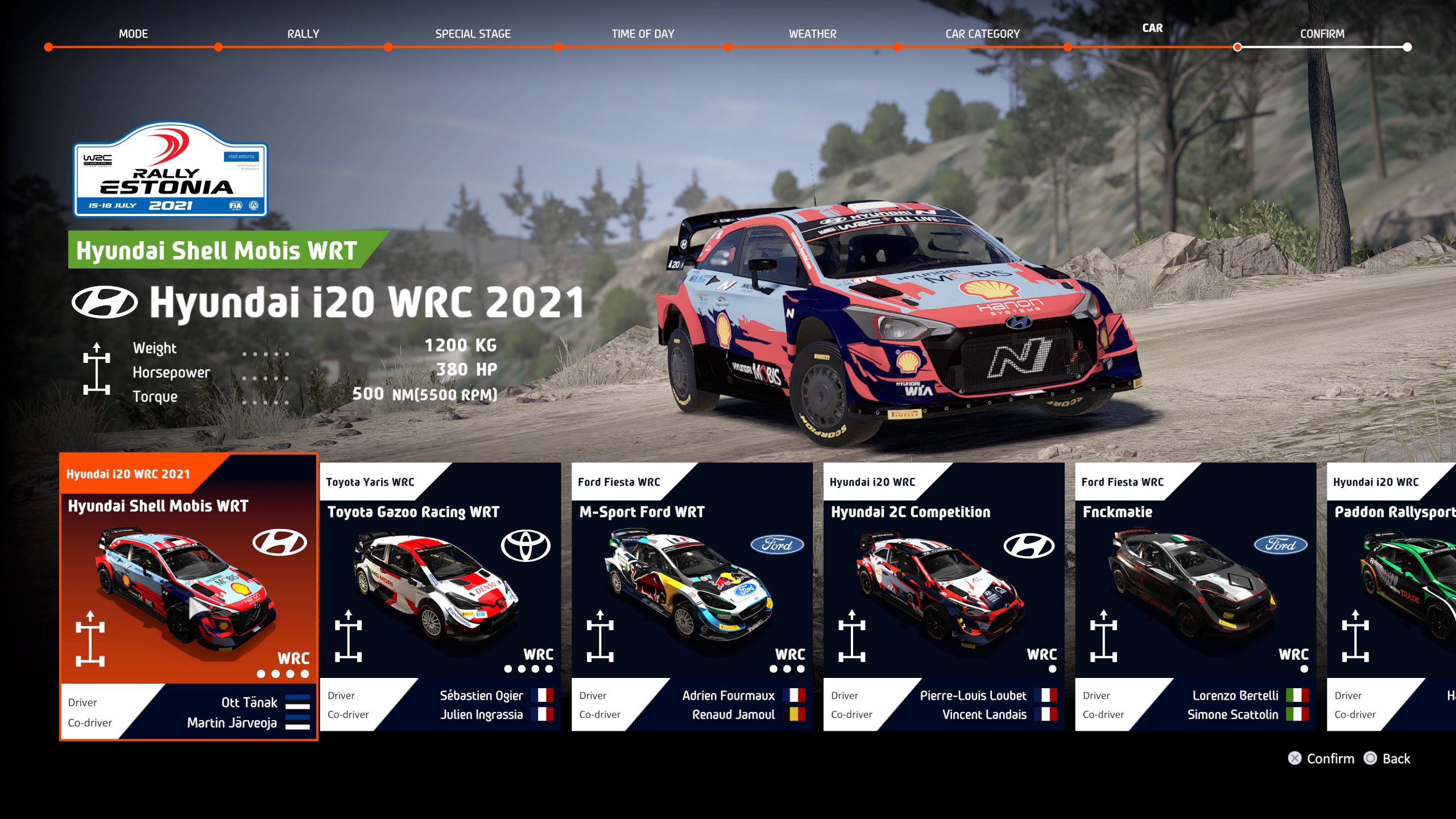Go back to the Mode step
The image size is (1456, 819).
pyautogui.click(x=133, y=34)
